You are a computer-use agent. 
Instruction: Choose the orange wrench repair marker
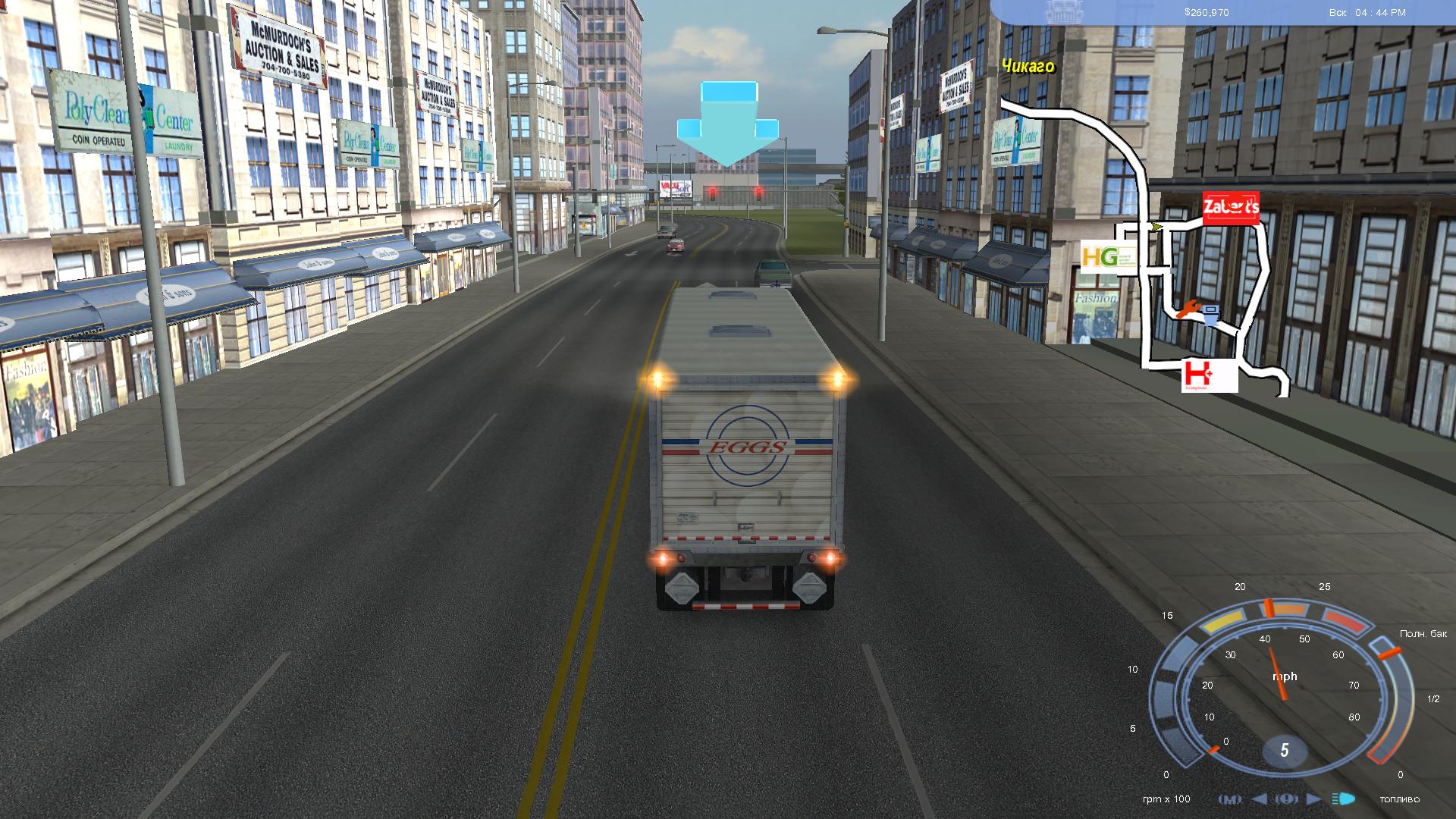click(x=1188, y=309)
